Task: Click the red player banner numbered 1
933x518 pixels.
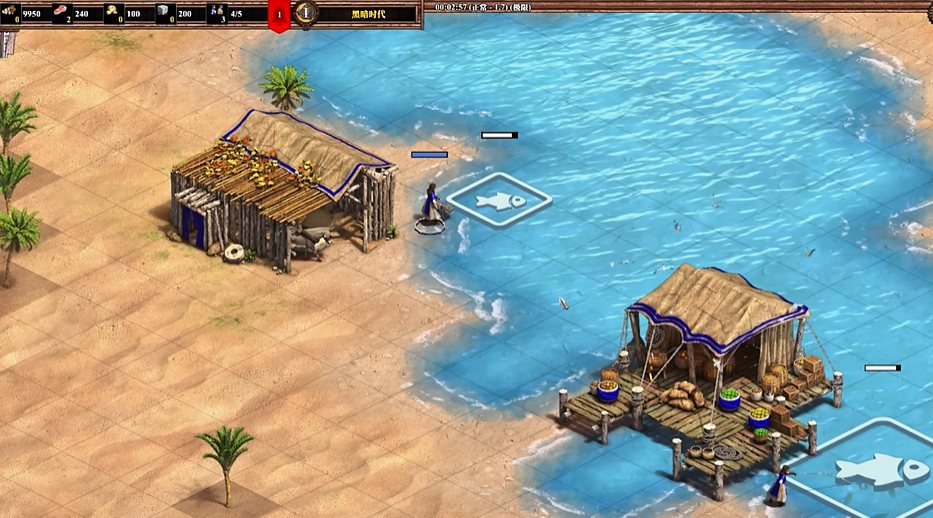Action: coord(280,14)
